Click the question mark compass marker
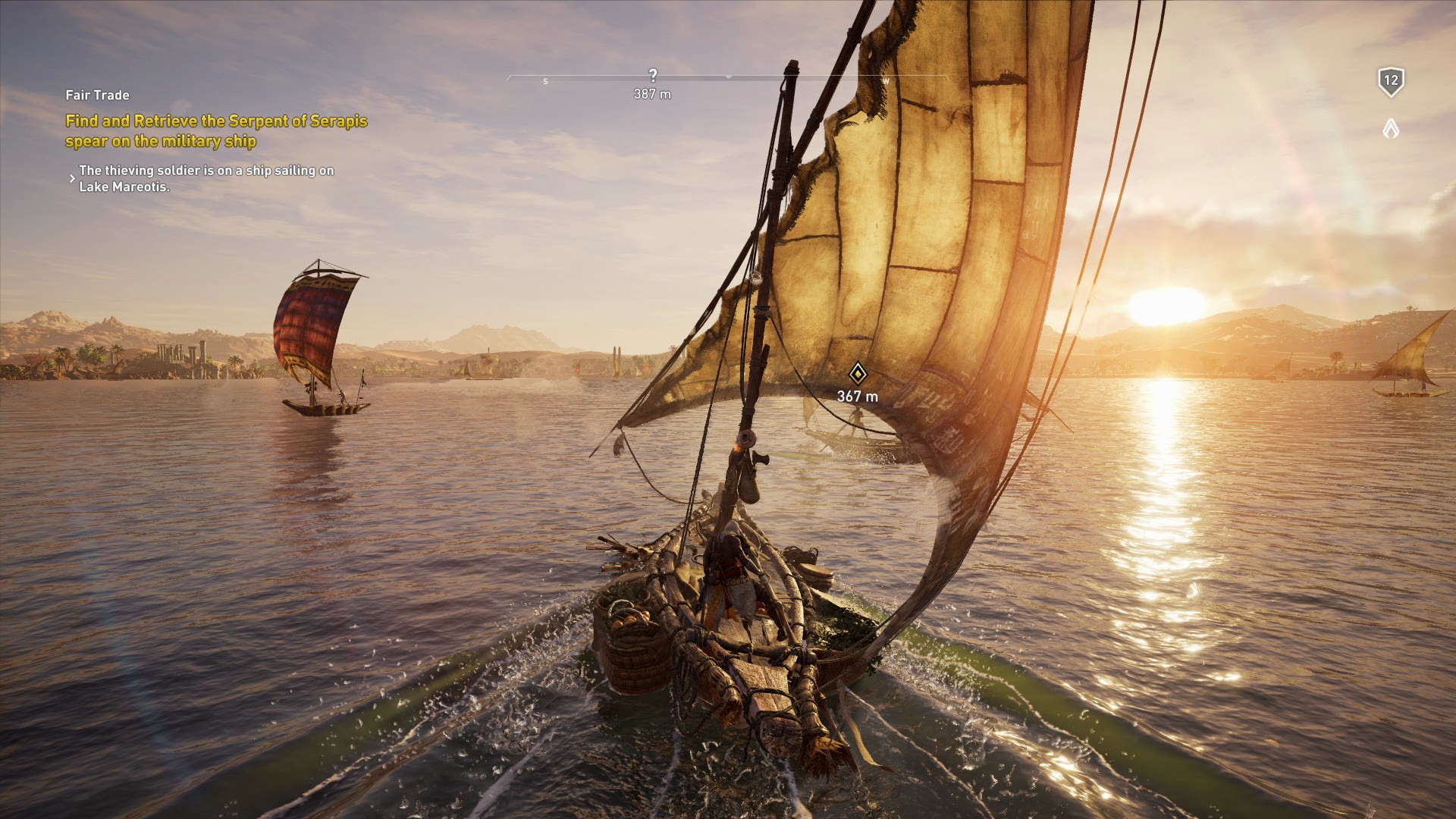Image resolution: width=1456 pixels, height=819 pixels. (x=653, y=75)
